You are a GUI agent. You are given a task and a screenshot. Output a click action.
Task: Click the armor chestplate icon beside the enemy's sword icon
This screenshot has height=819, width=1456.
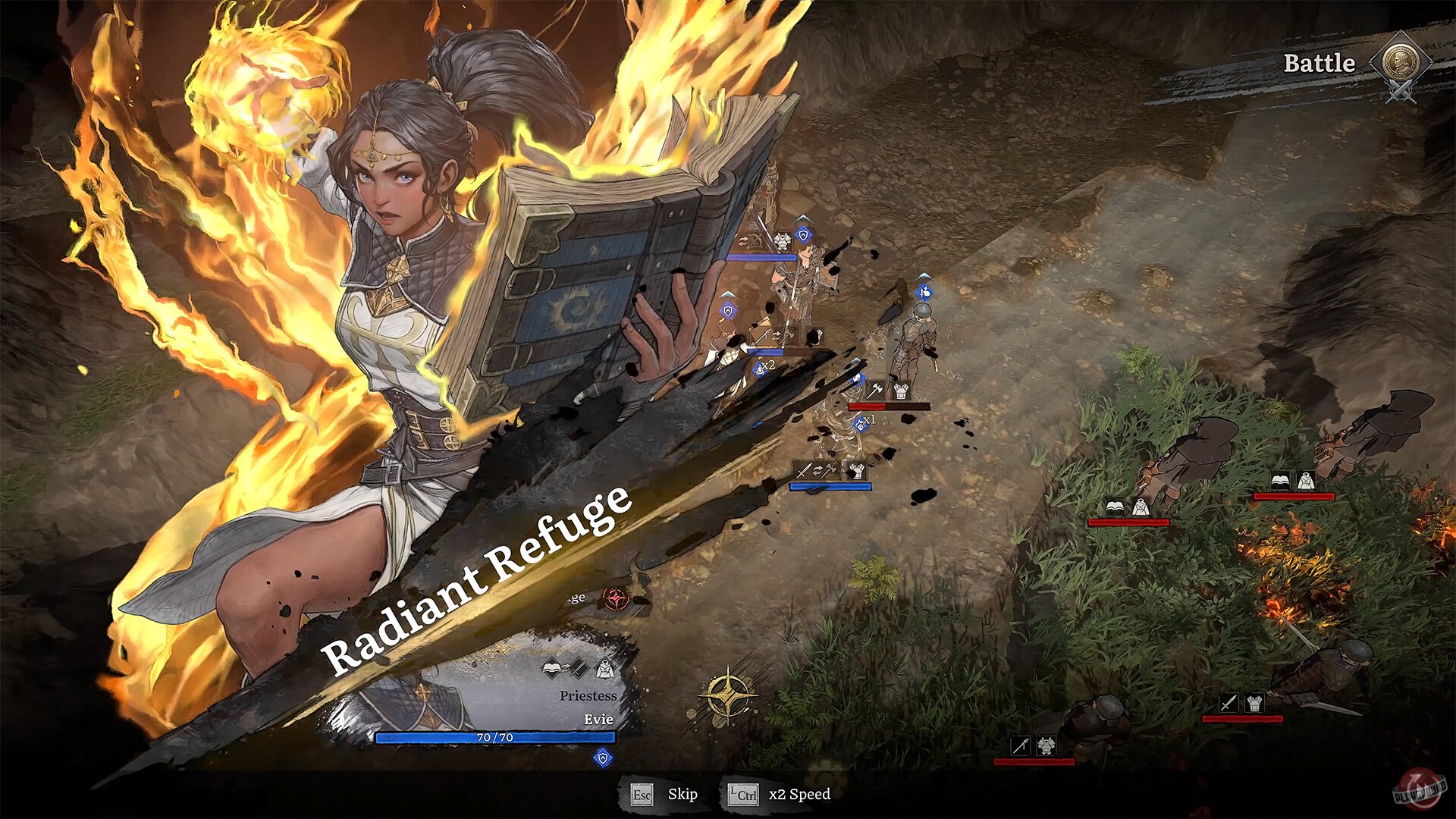pyautogui.click(x=1254, y=702)
